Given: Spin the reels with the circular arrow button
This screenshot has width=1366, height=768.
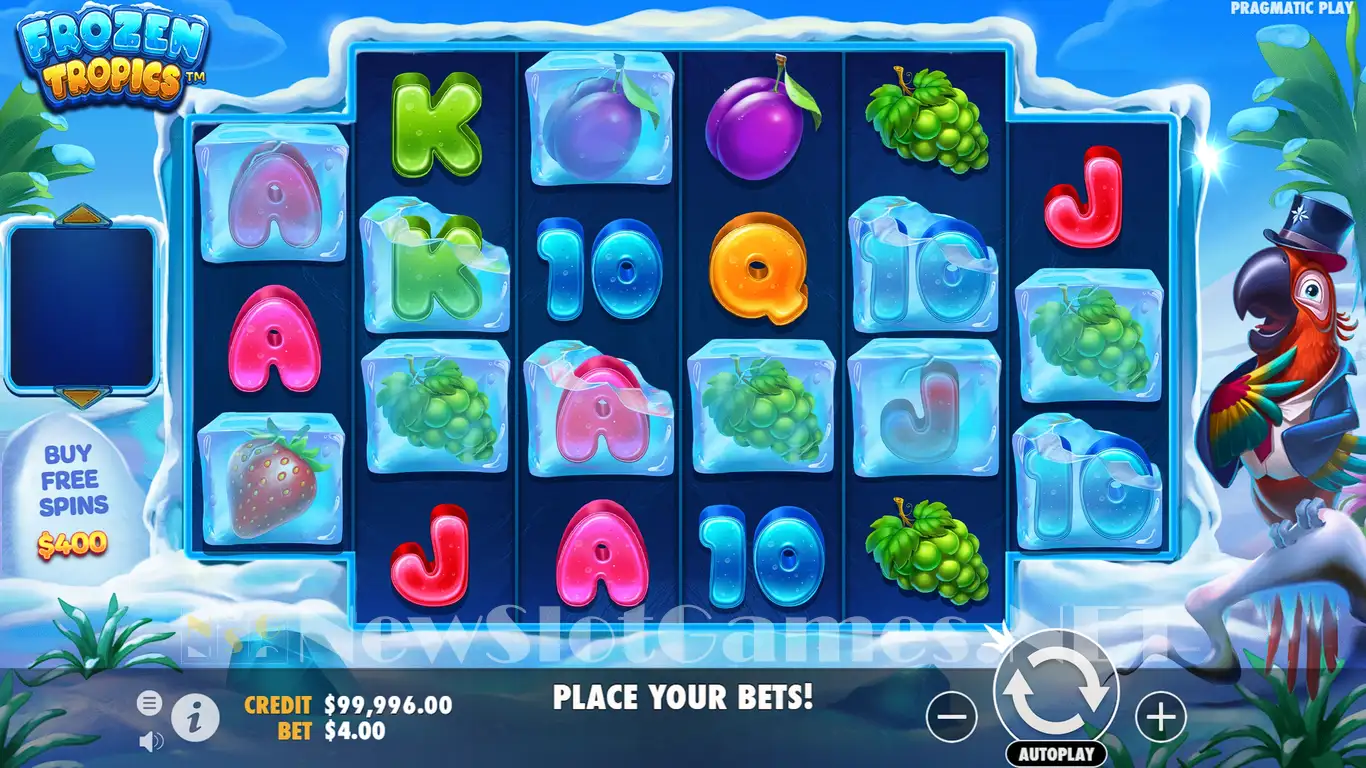Looking at the screenshot, I should click(1055, 691).
